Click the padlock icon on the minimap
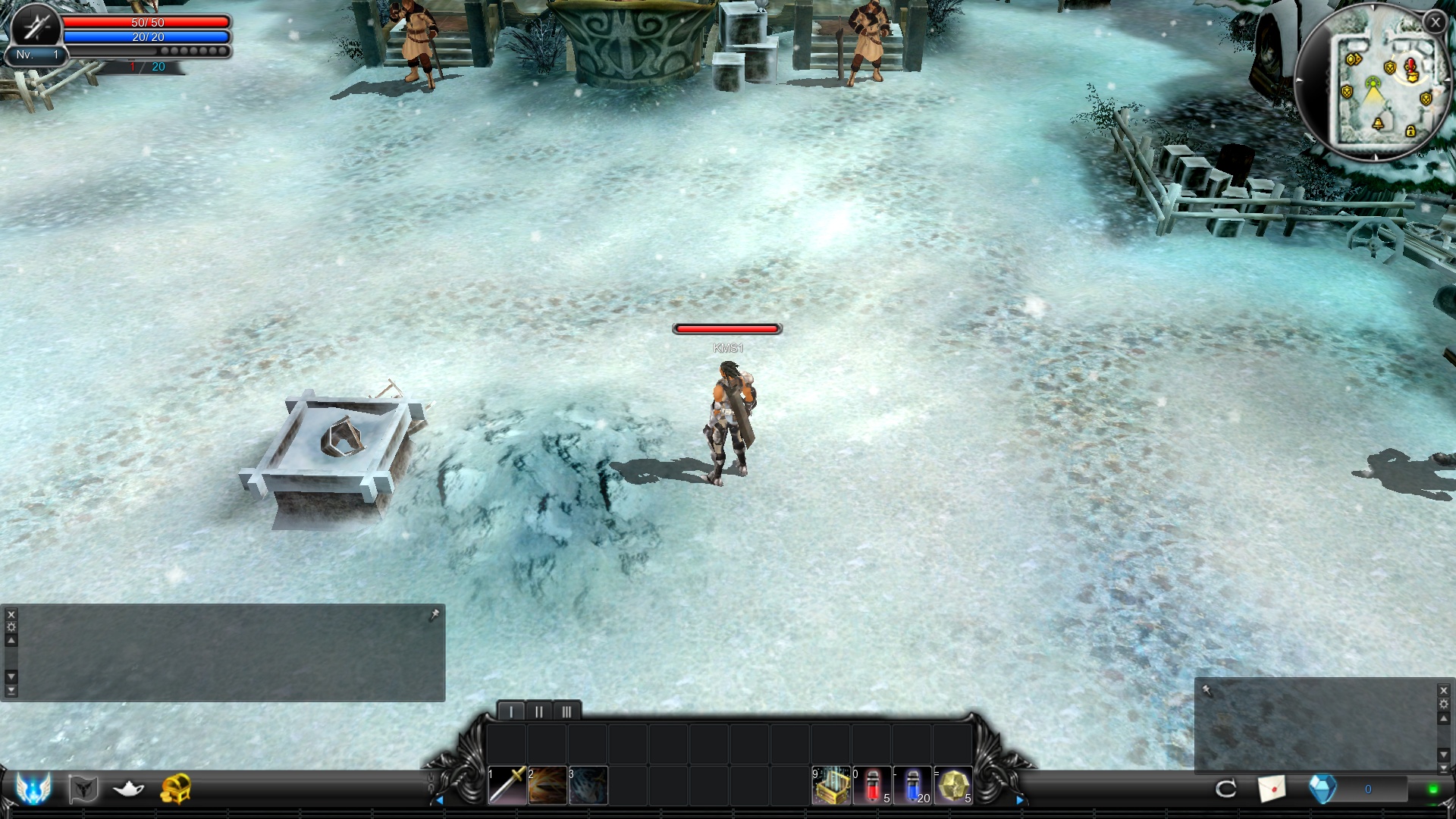 click(1409, 130)
